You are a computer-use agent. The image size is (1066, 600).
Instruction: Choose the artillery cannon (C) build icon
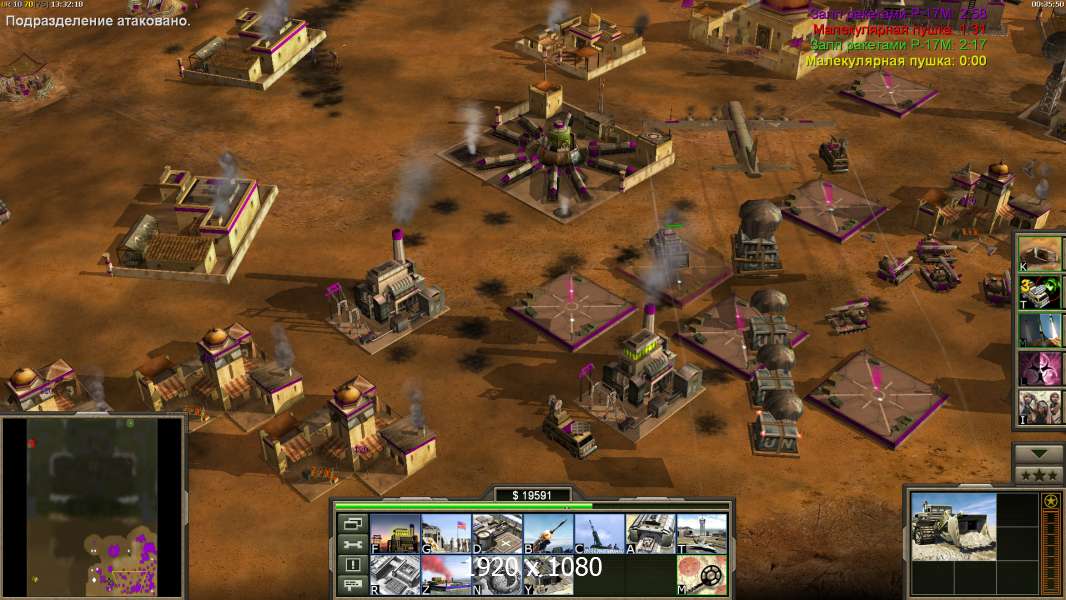(x=599, y=534)
